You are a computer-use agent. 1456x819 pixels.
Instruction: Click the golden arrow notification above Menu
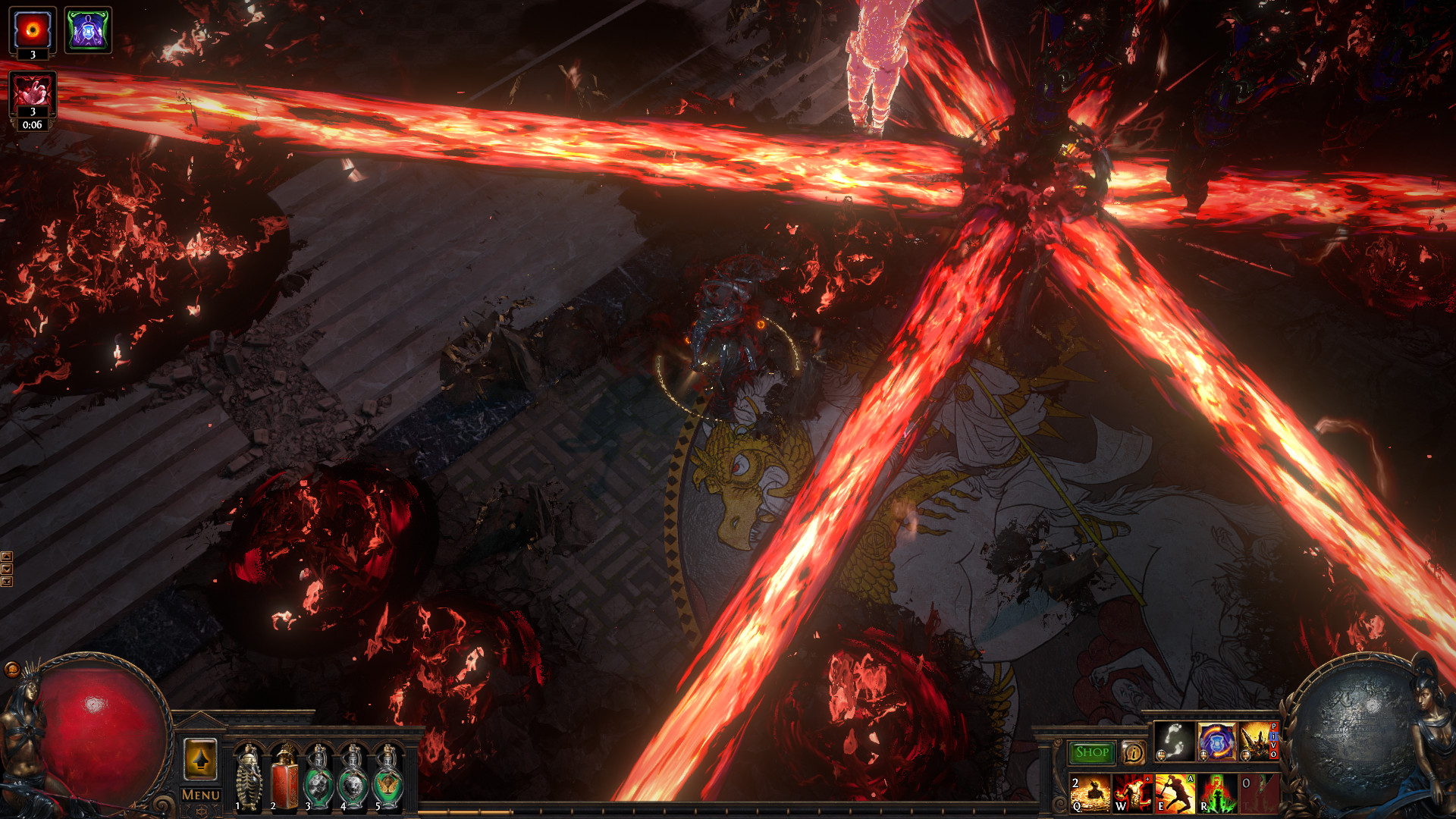coord(199,758)
